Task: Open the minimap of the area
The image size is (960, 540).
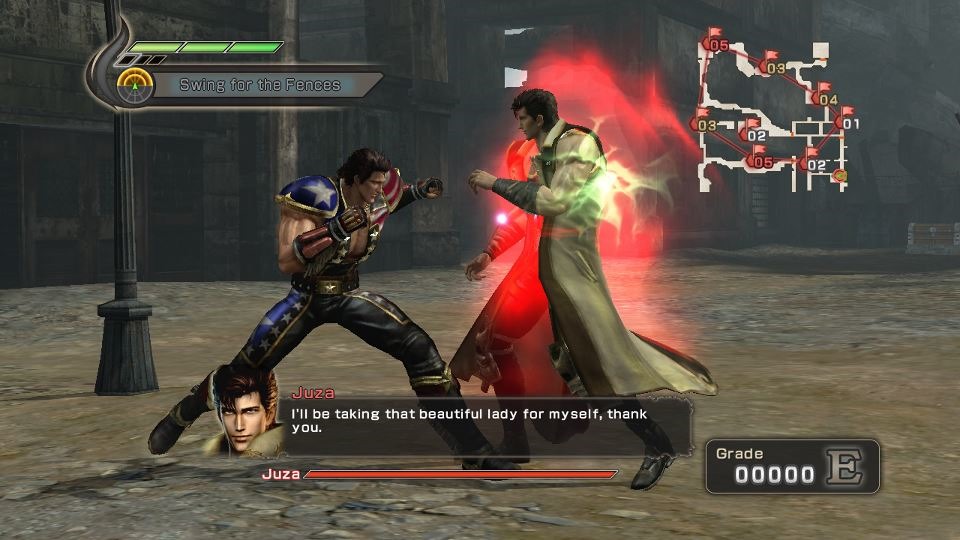Action: (770, 110)
